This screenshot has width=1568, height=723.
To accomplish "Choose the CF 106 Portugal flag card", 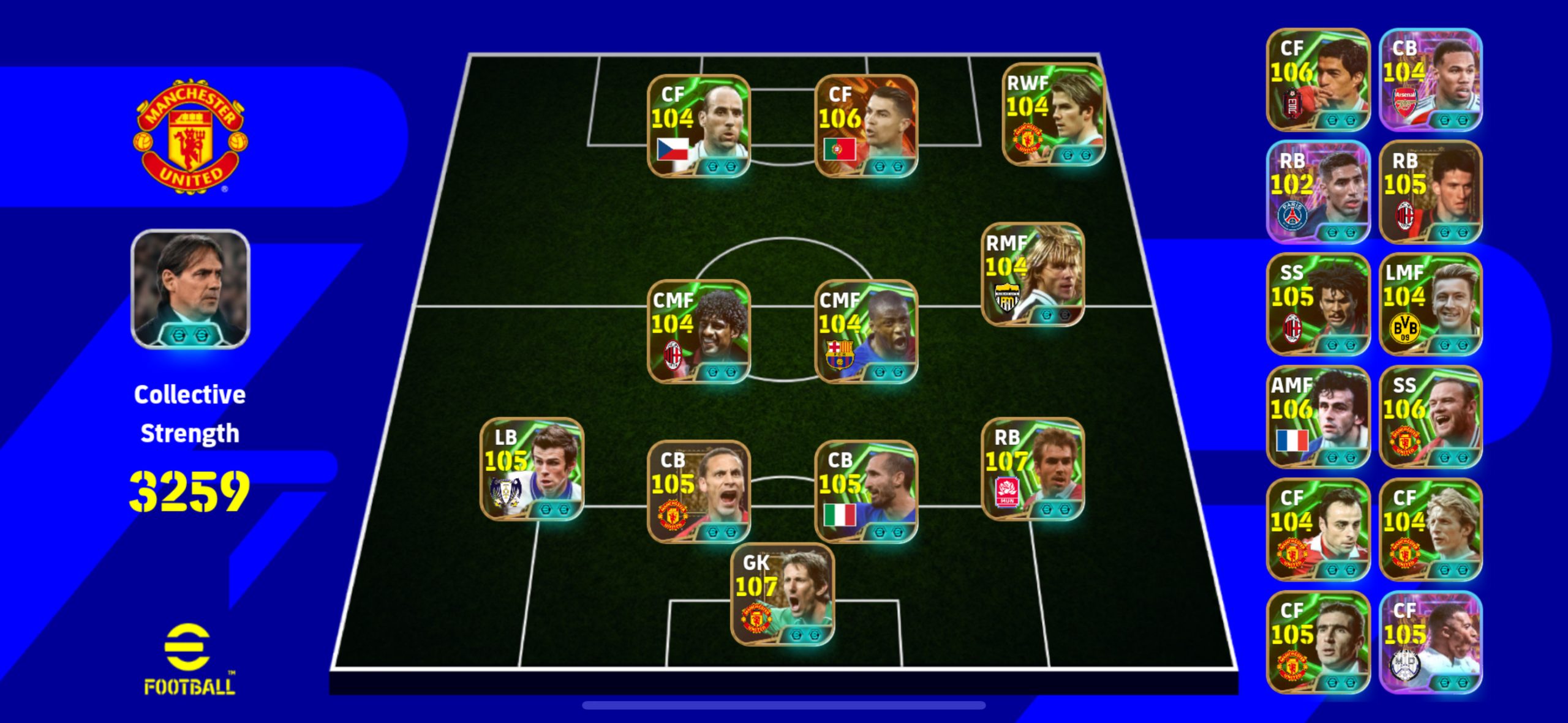I will click(x=865, y=126).
